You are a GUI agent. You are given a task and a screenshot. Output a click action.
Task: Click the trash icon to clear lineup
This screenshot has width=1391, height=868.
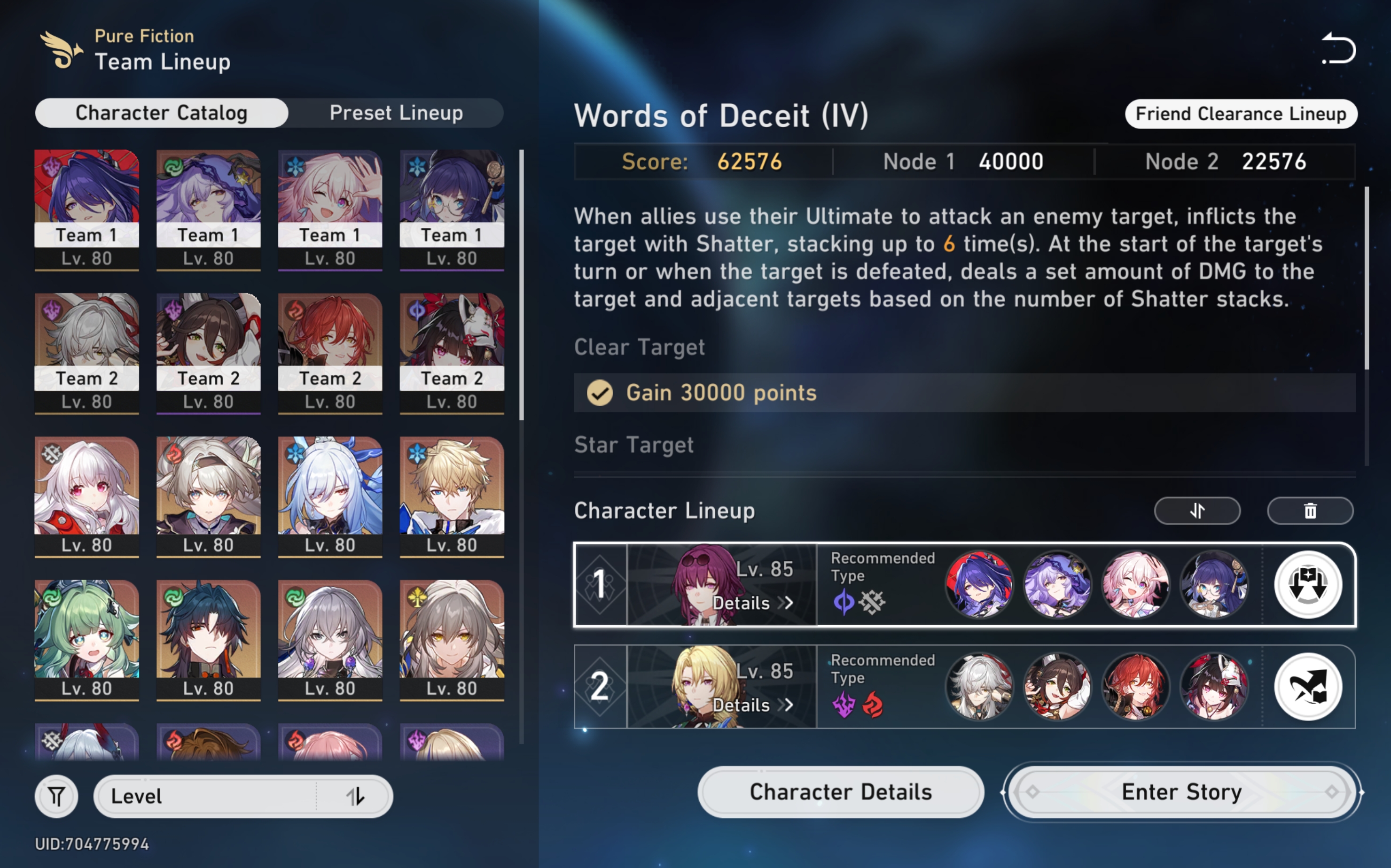(1310, 511)
